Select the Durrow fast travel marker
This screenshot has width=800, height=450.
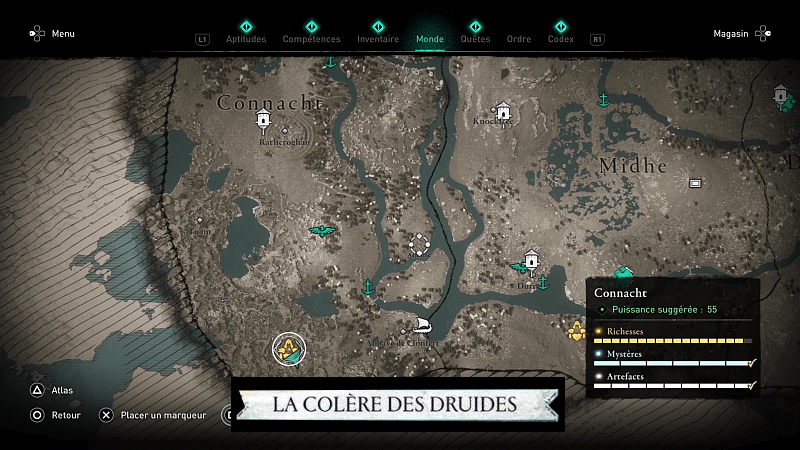pyautogui.click(x=531, y=260)
